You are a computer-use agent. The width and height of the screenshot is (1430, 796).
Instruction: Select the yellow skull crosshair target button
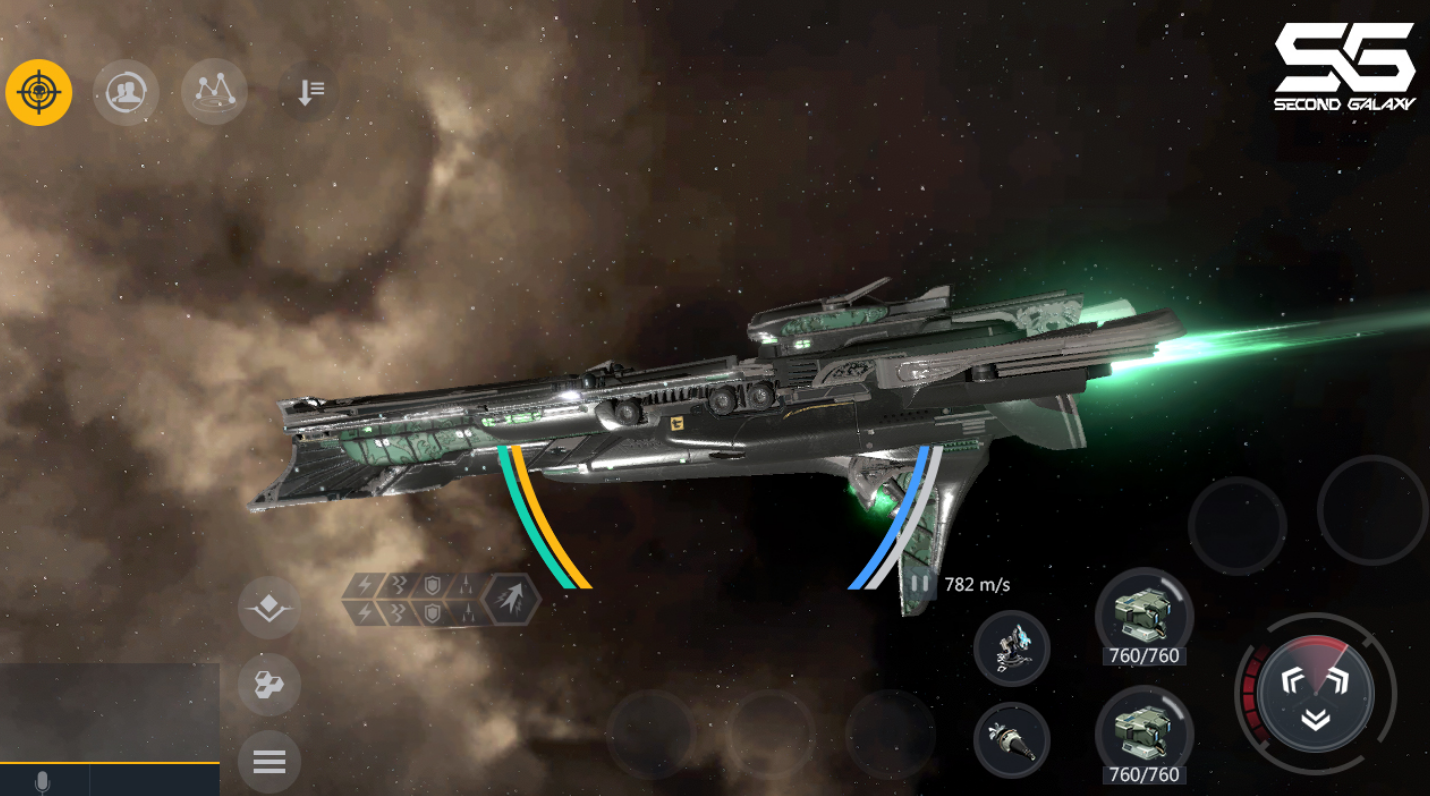pos(39,93)
